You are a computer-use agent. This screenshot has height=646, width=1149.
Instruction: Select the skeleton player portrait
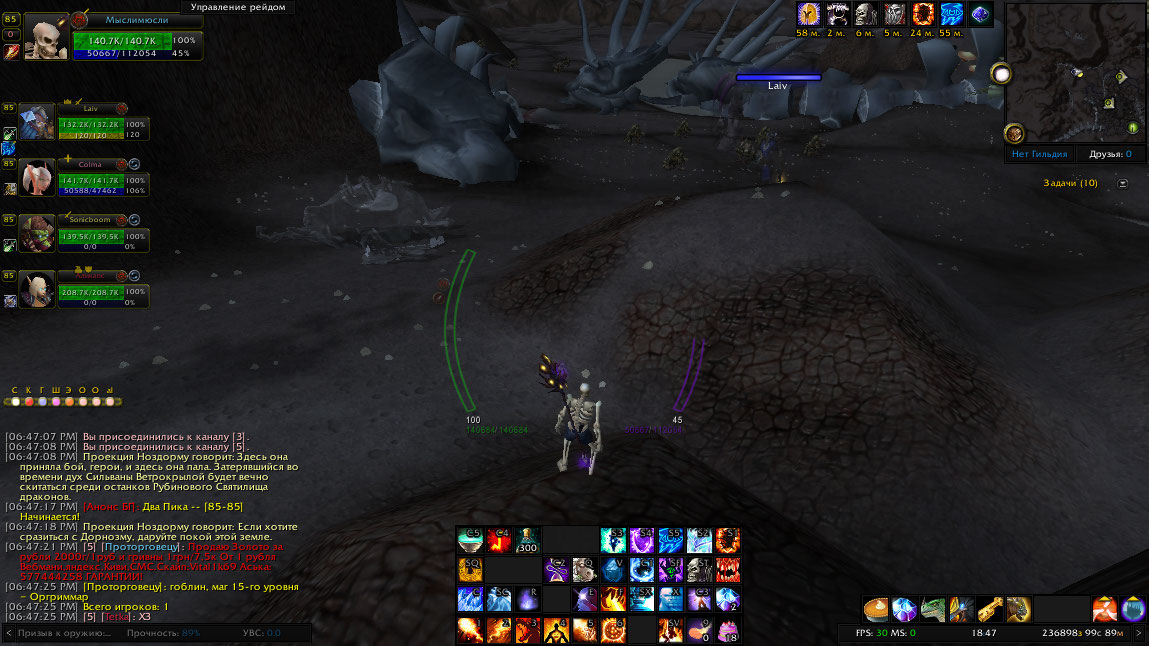[x=45, y=37]
